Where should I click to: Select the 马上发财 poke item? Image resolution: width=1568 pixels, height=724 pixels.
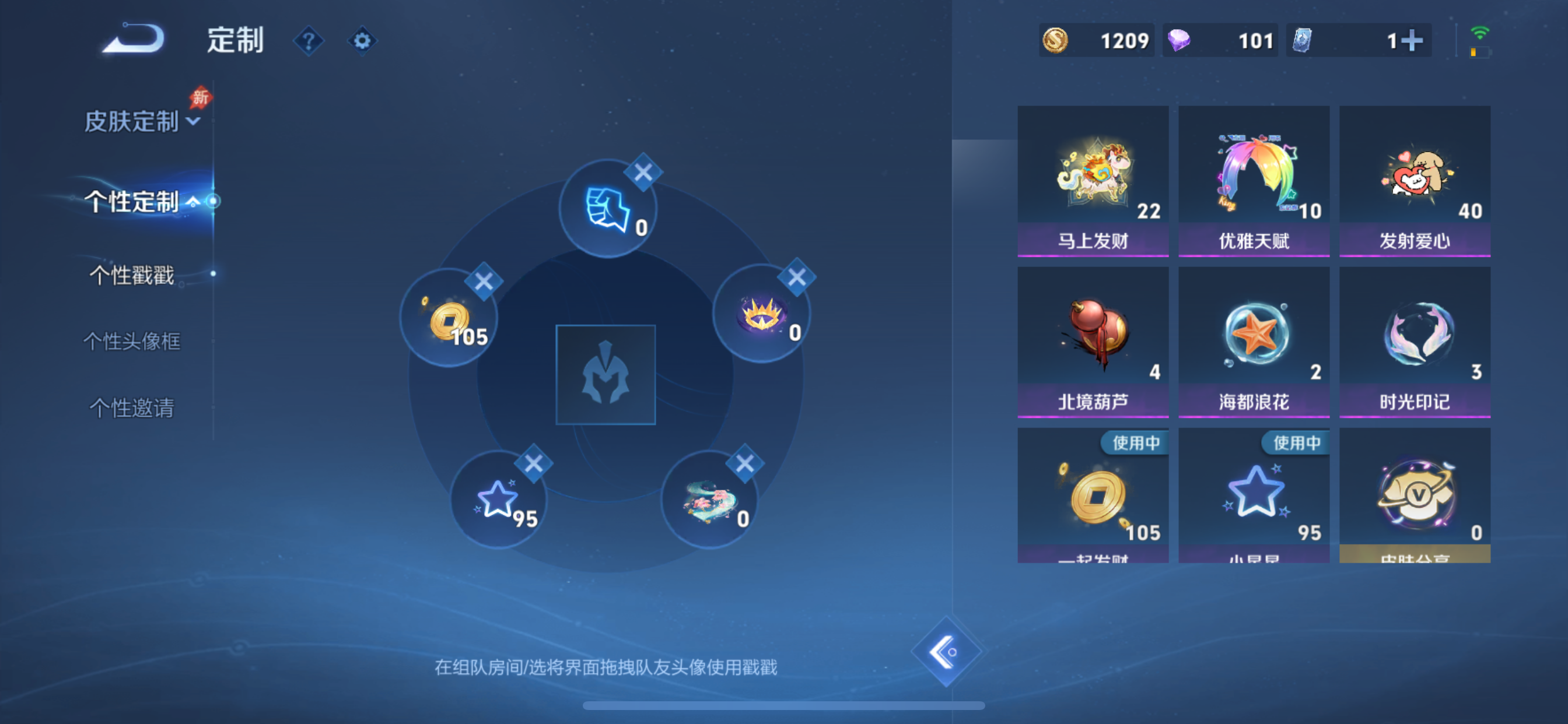(1093, 180)
